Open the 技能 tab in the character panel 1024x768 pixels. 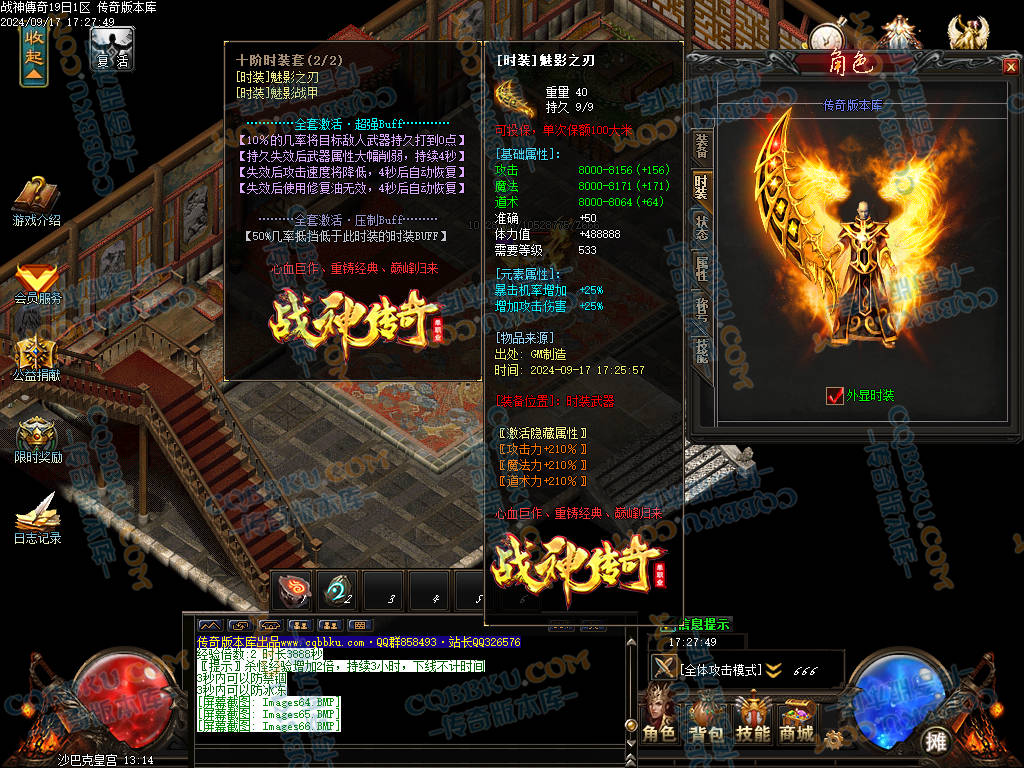pos(702,350)
